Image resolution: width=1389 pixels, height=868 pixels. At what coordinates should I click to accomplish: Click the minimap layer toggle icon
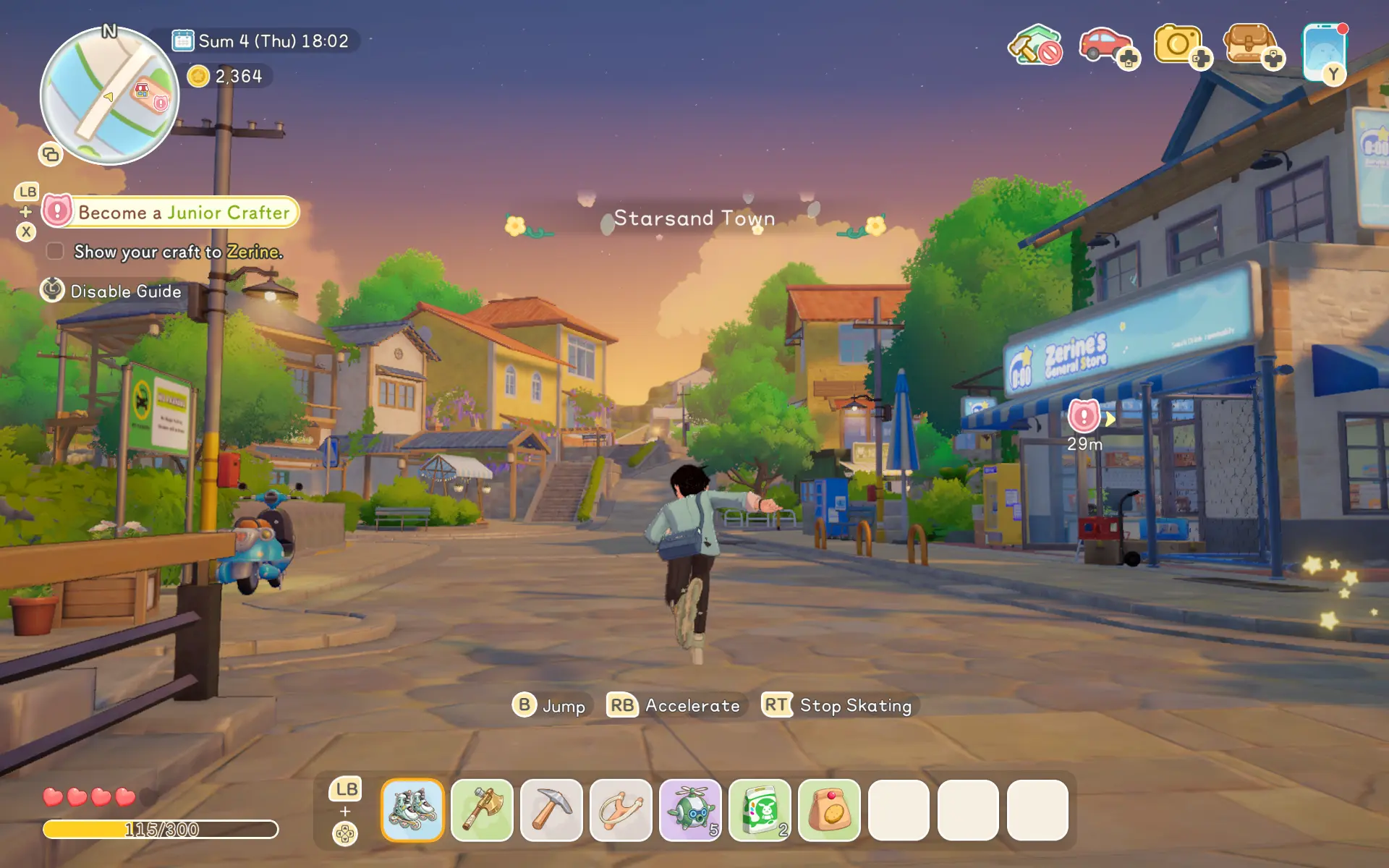pyautogui.click(x=51, y=154)
